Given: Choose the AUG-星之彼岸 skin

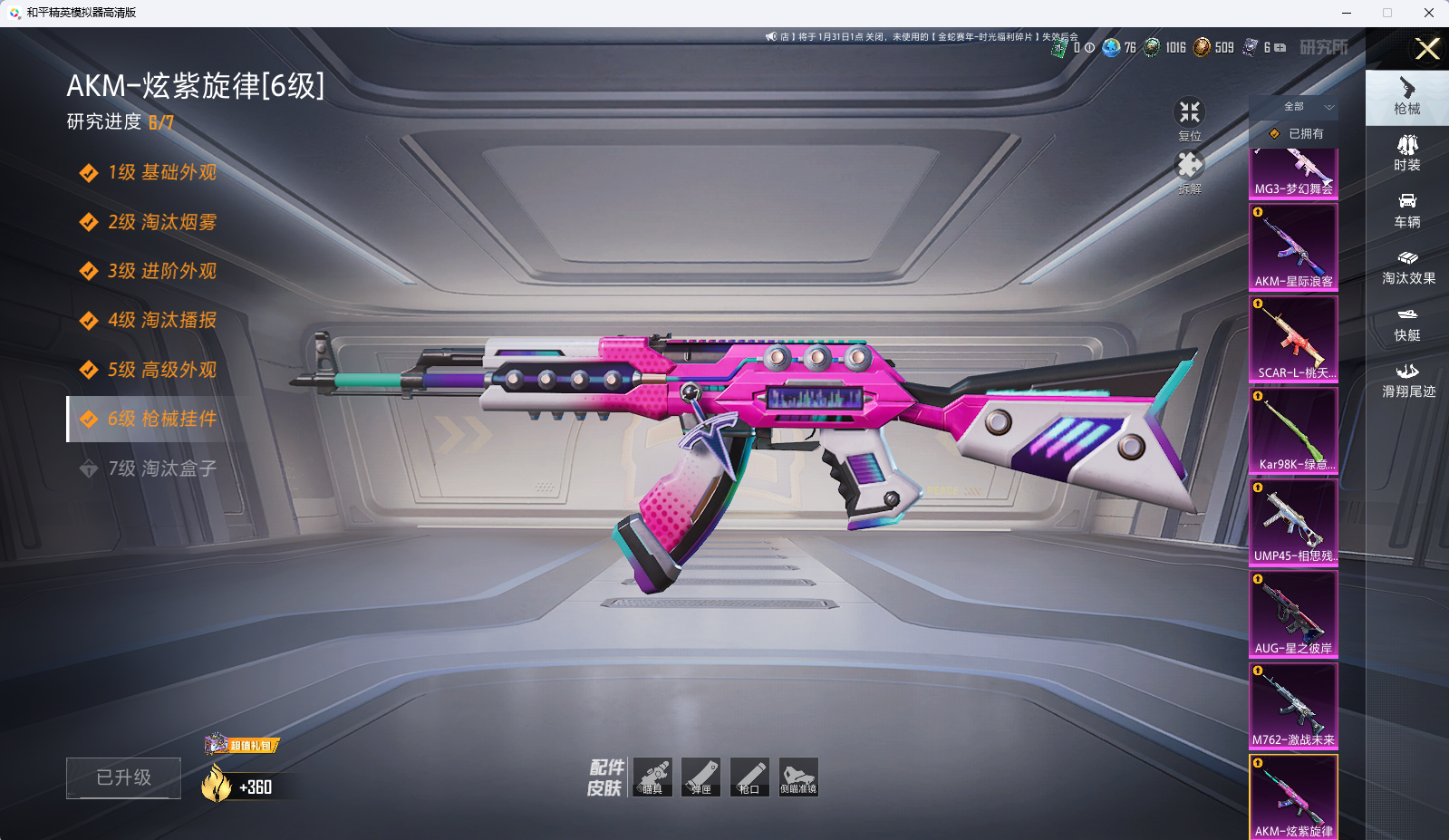Looking at the screenshot, I should [1293, 613].
